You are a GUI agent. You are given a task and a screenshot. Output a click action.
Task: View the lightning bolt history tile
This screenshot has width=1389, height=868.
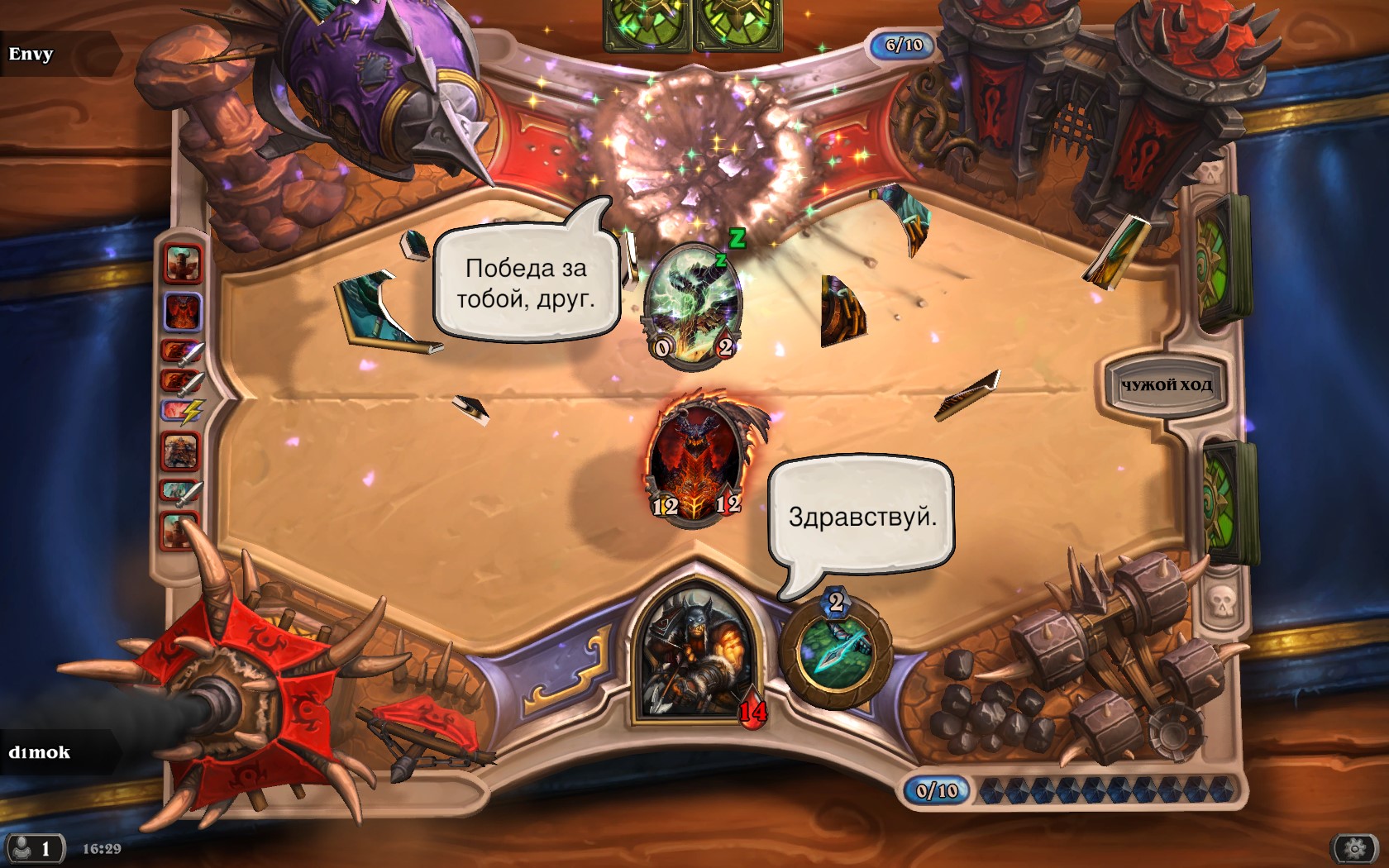click(x=180, y=411)
